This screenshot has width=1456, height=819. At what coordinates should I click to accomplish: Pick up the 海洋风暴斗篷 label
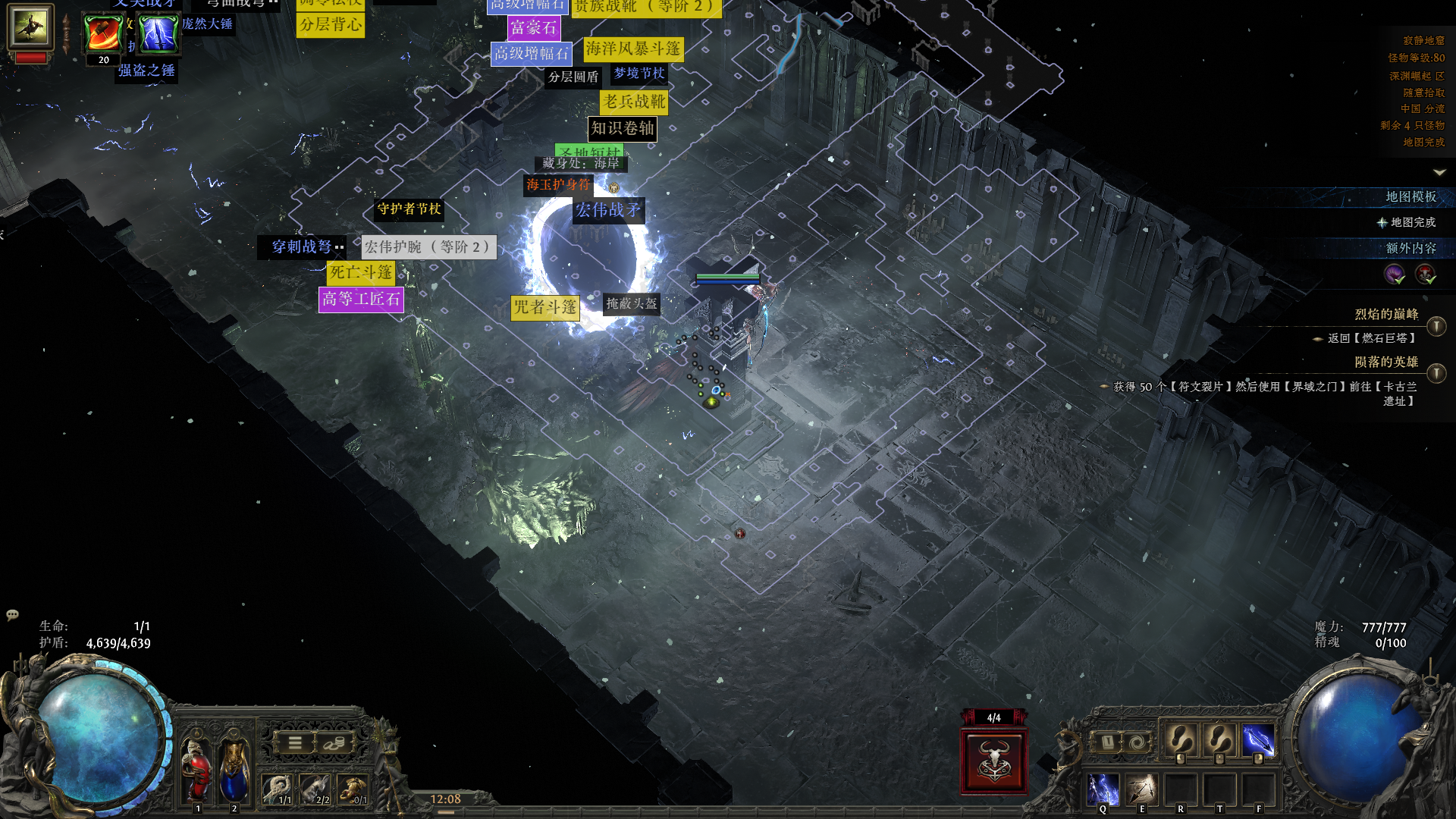[633, 49]
